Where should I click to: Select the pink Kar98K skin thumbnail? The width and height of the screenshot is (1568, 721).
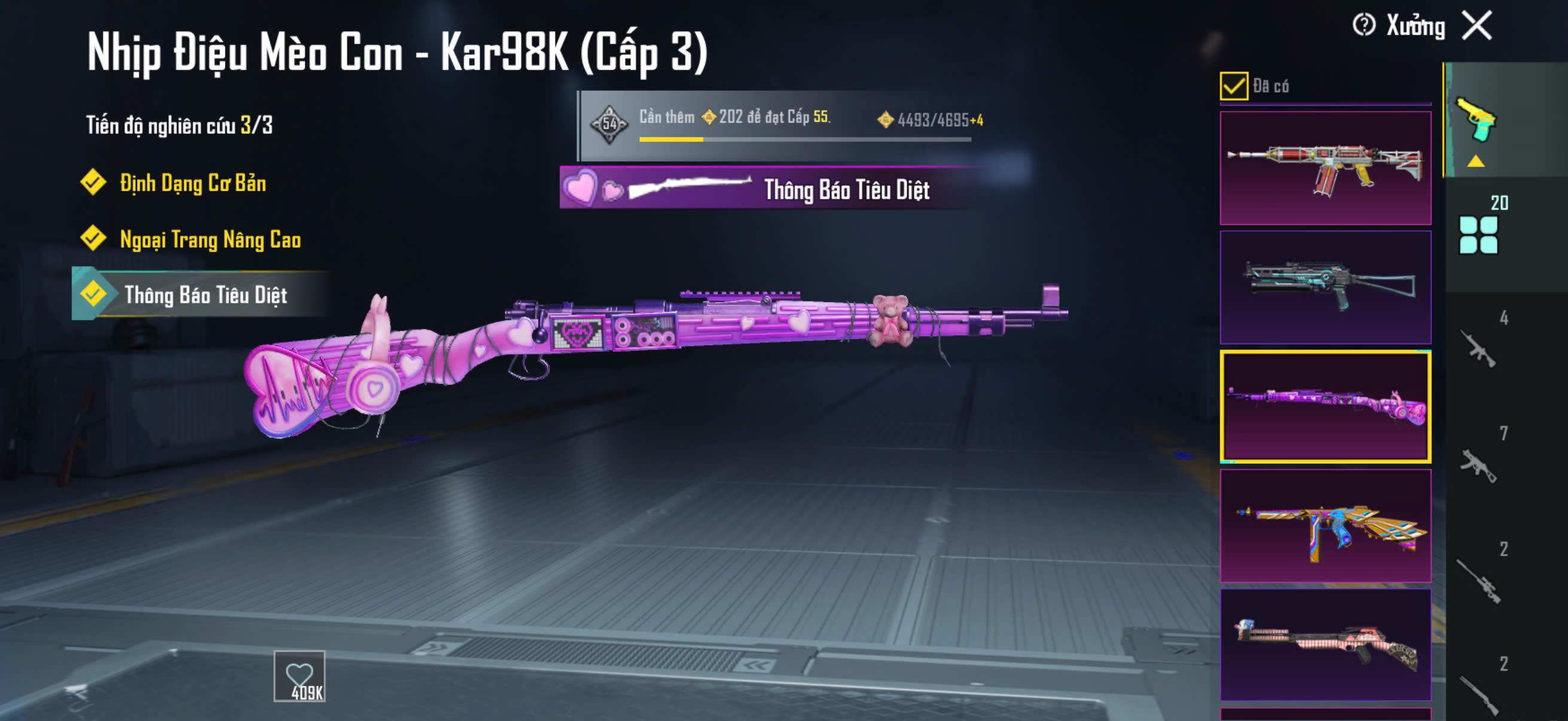(1325, 407)
